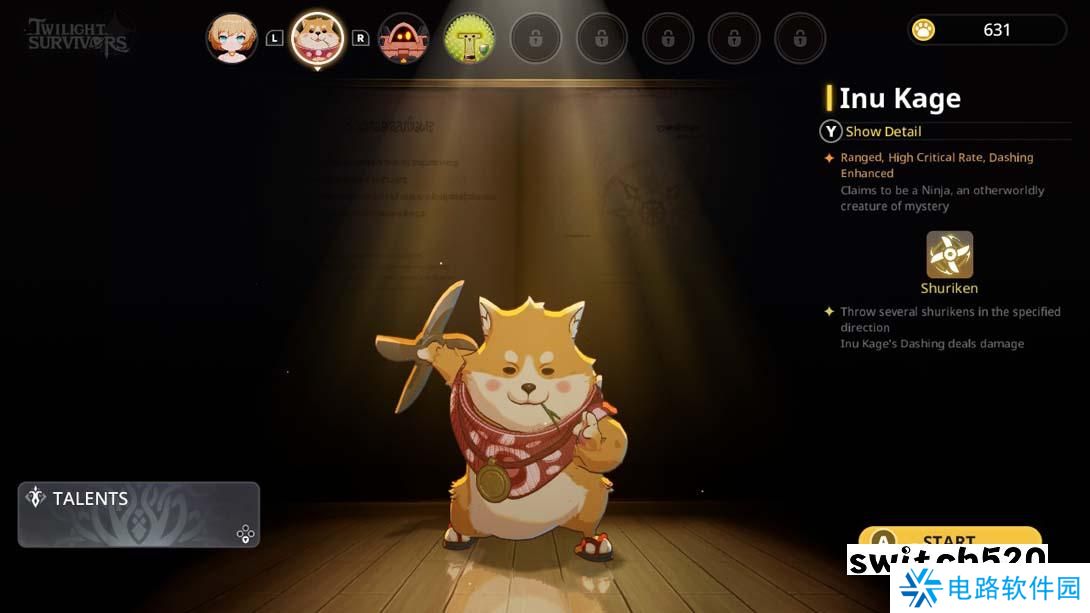
Task: Select the green totem character portrait
Action: point(469,38)
